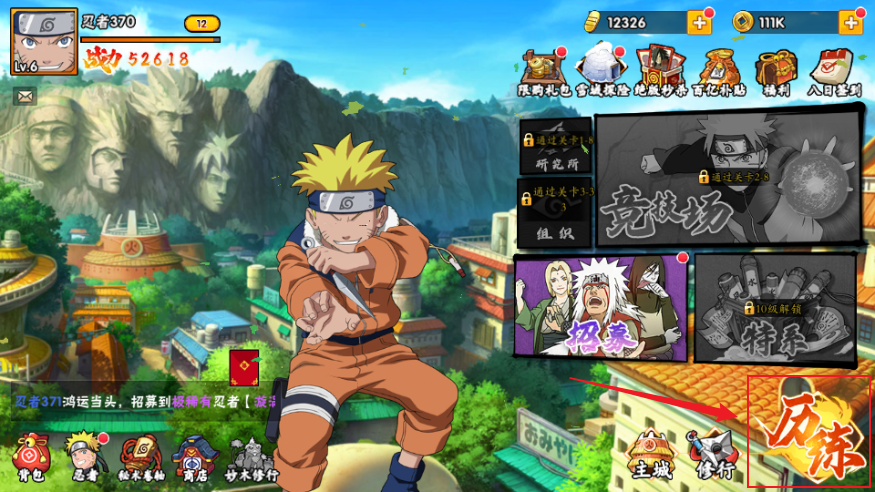
Task: Open the 百亿补贴 subsidy event
Action: [720, 70]
